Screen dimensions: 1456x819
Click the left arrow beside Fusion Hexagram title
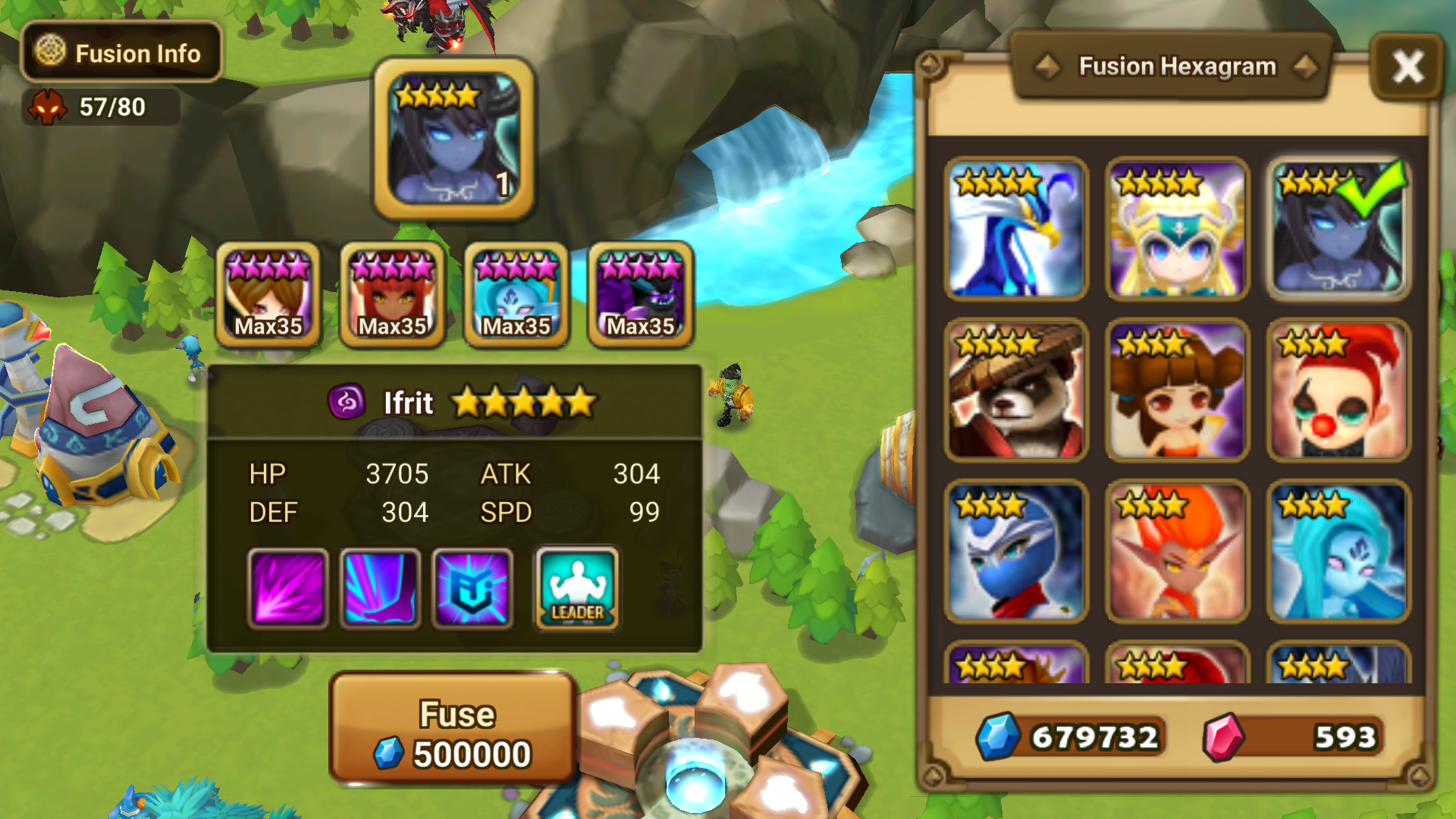pyautogui.click(x=1046, y=66)
